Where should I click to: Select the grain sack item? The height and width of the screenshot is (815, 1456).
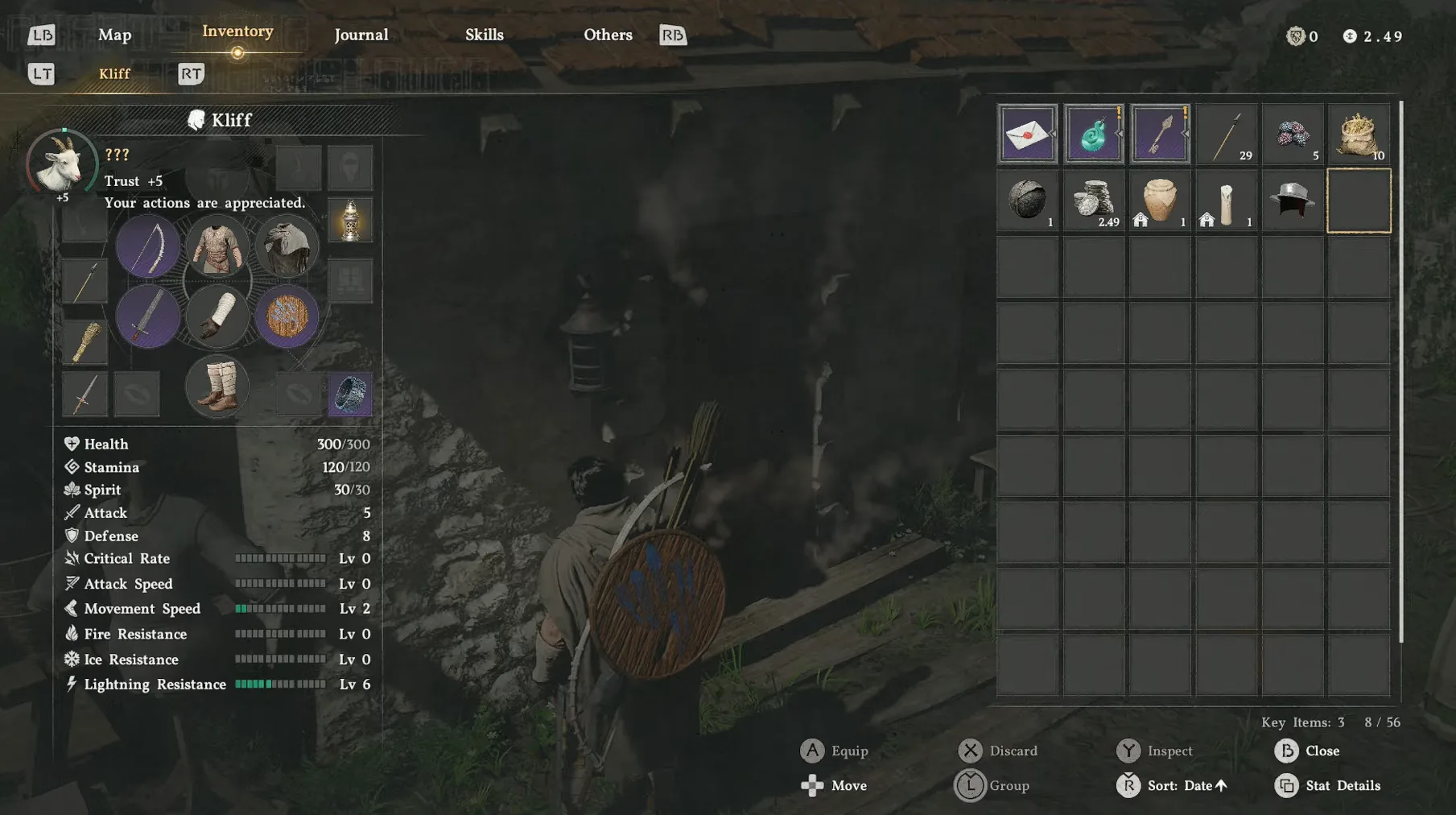[1359, 134]
